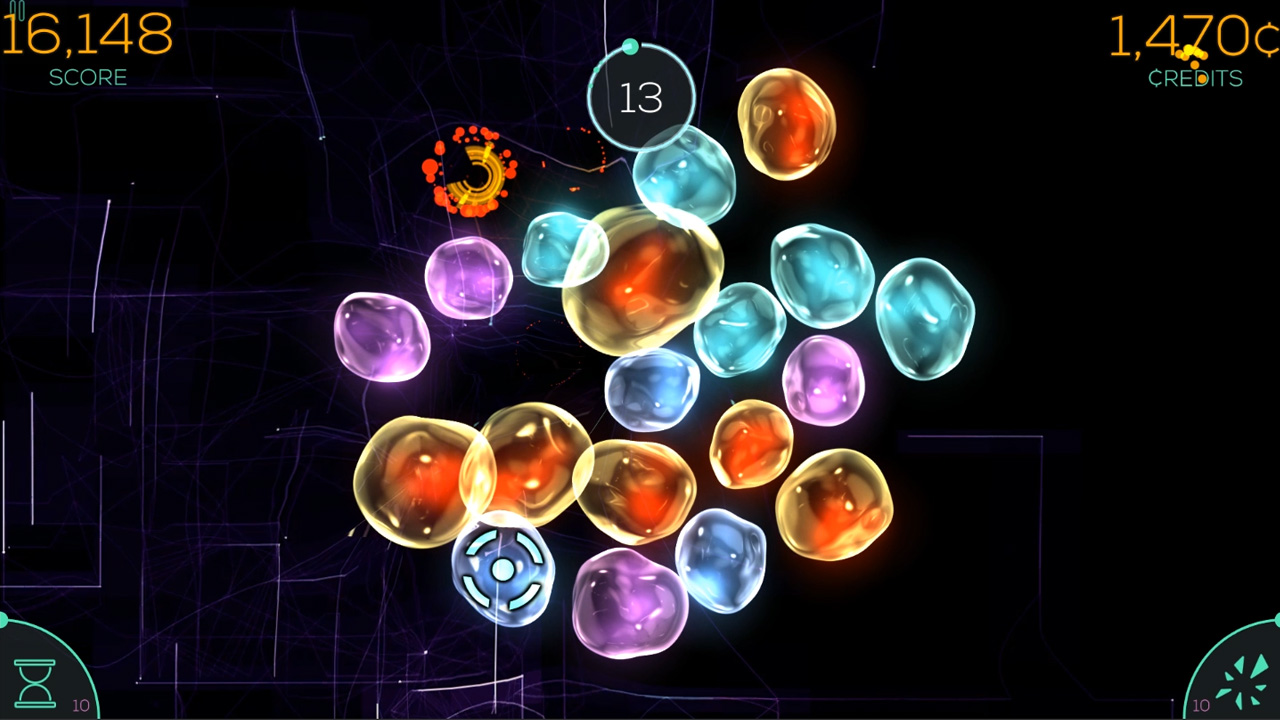This screenshot has width=1280, height=720.
Task: Click the green dot on the timer ring
Action: (x=630, y=47)
